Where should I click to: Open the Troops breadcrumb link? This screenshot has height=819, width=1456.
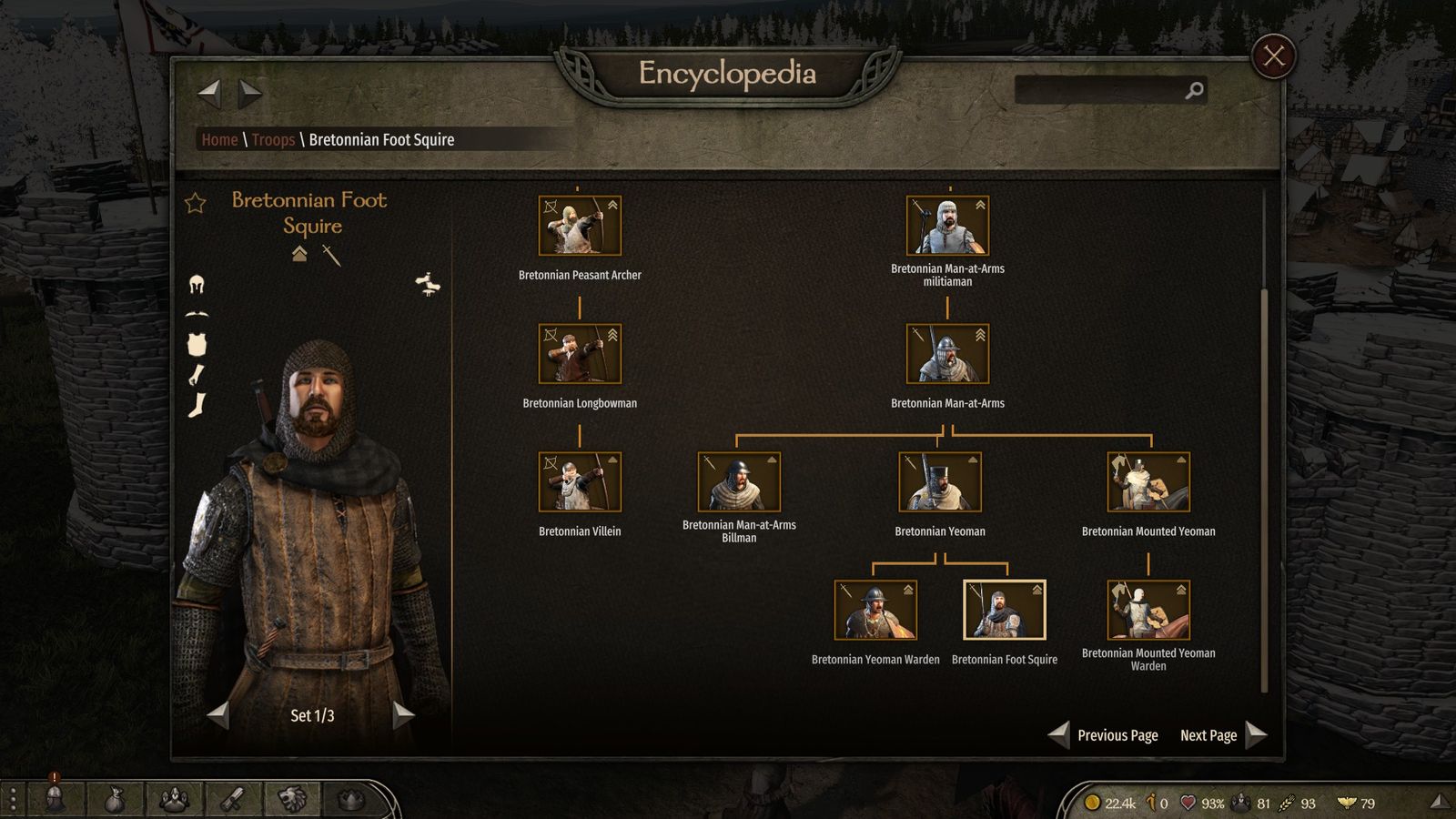pyautogui.click(x=273, y=139)
